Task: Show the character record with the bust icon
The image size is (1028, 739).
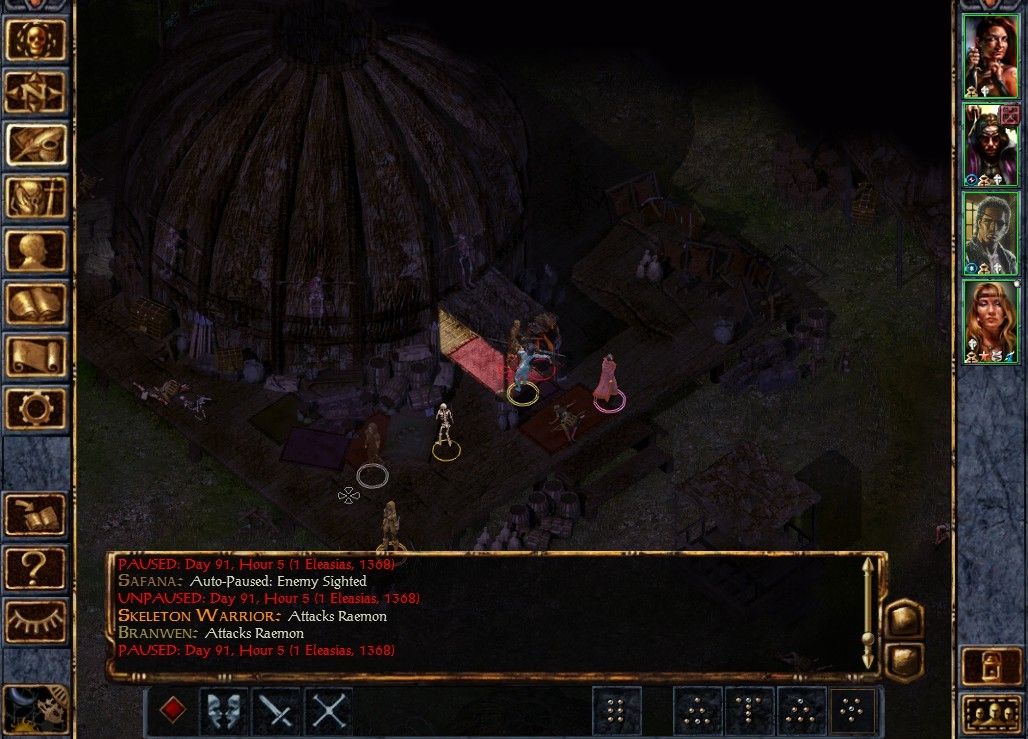Action: (x=36, y=251)
